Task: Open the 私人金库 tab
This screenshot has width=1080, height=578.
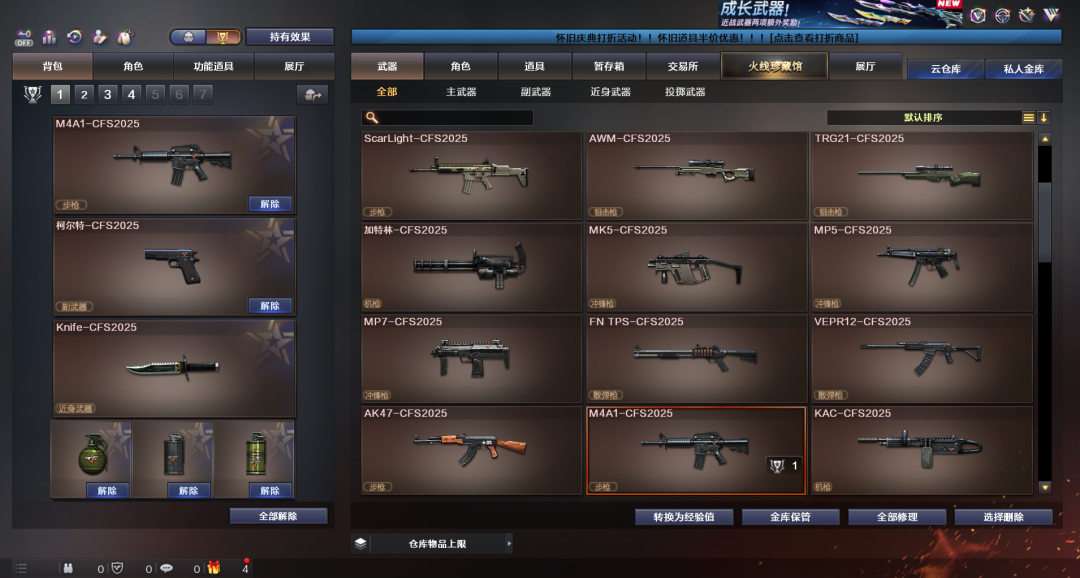Action: (x=1015, y=69)
